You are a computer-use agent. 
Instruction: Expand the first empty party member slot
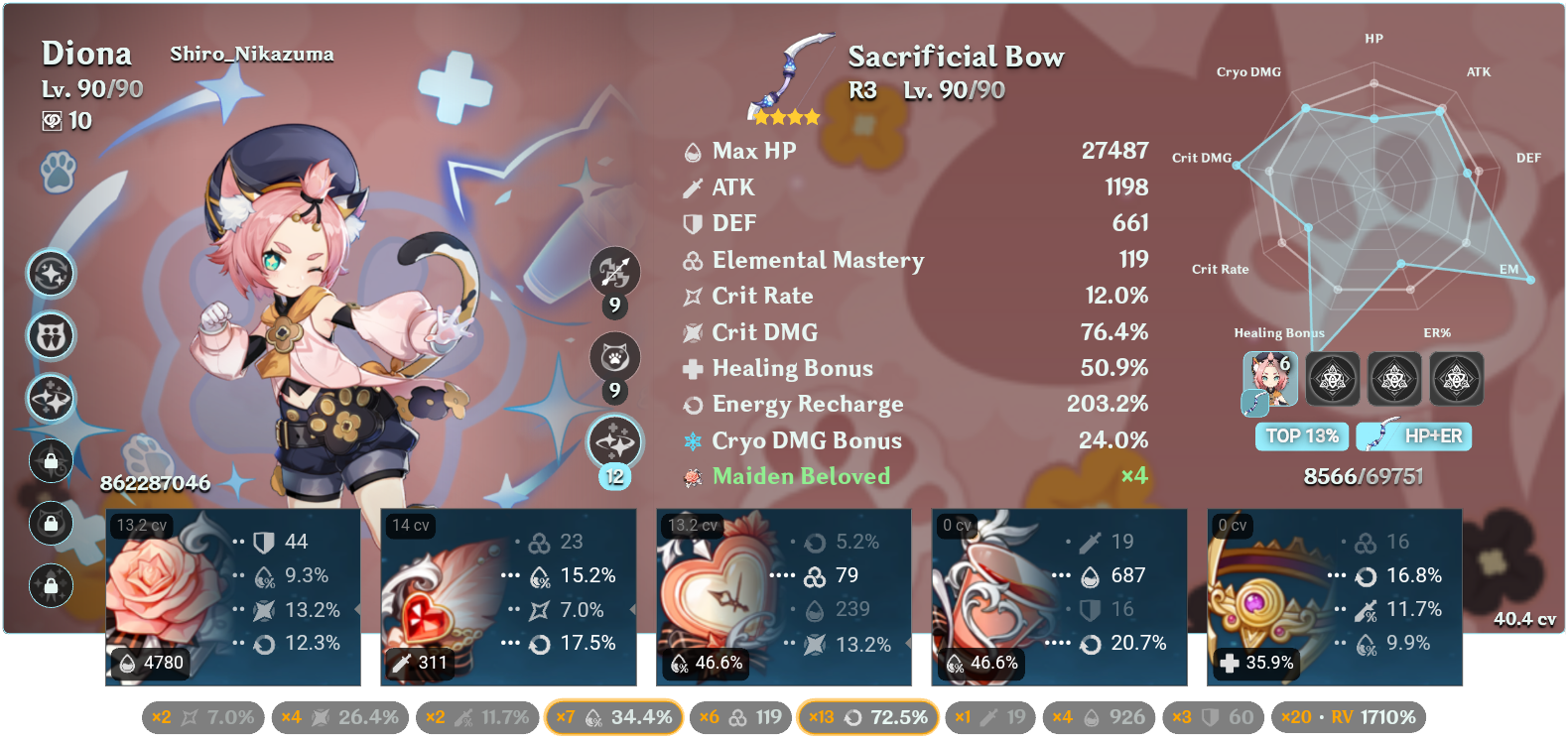click(x=1333, y=379)
